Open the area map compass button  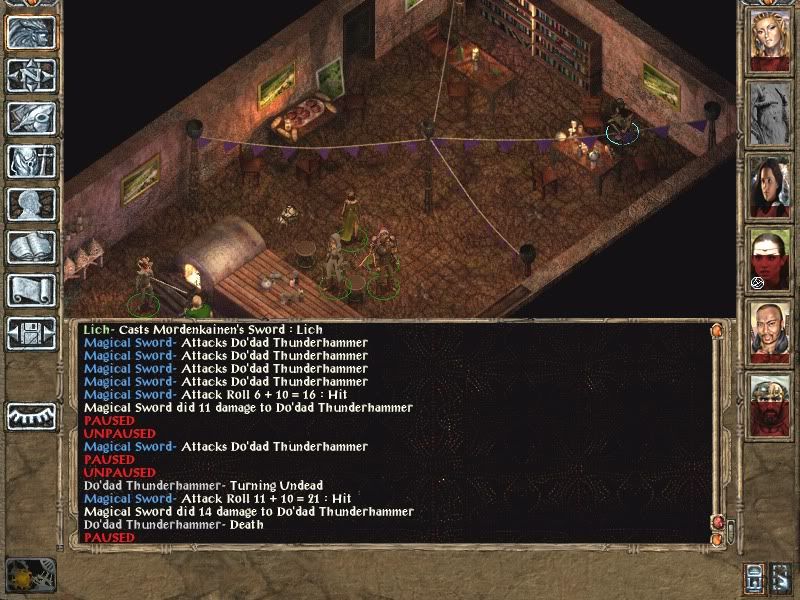click(31, 75)
